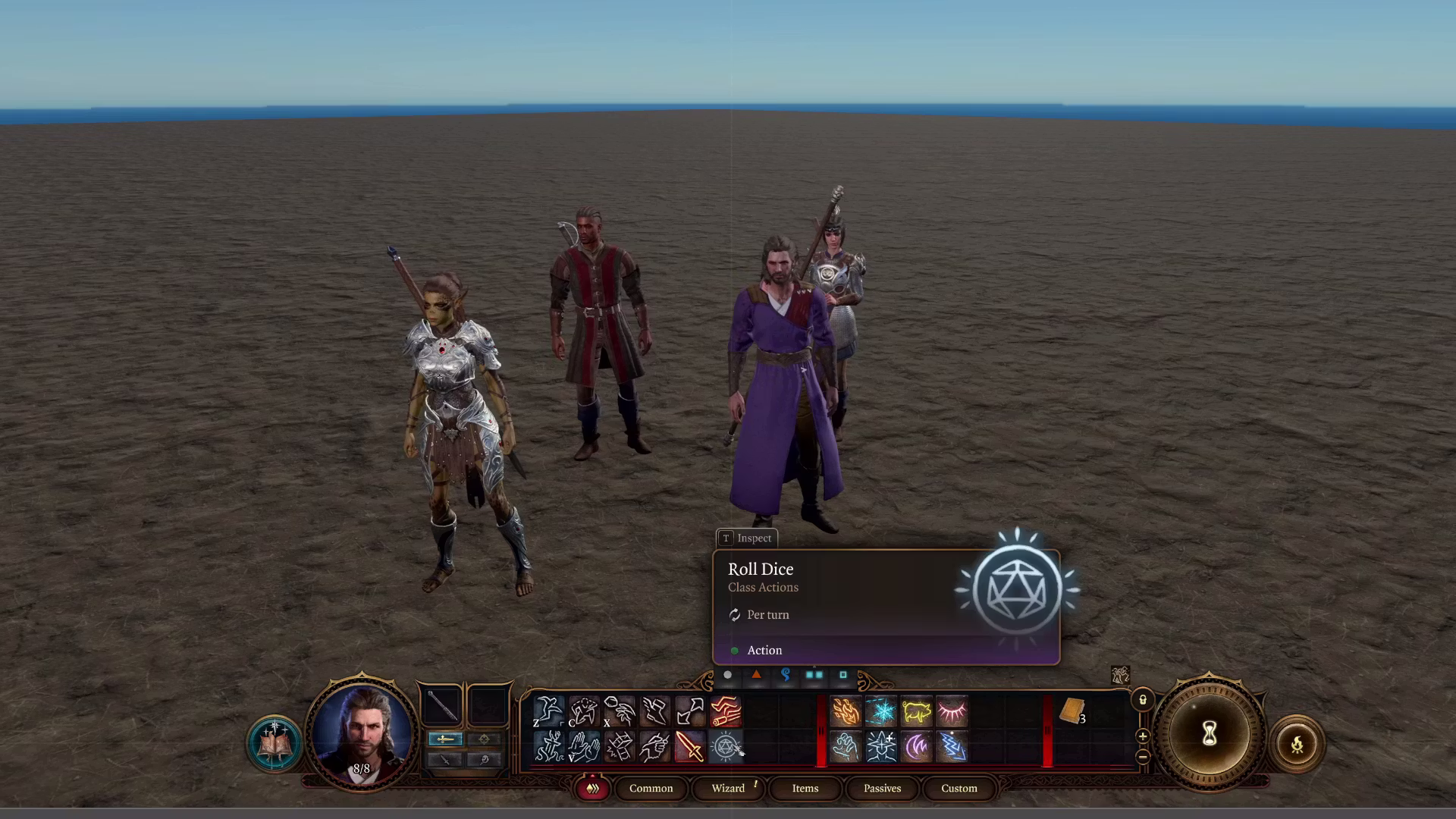Show the Items hotbar tab
This screenshot has height=819, width=1456.
(805, 789)
